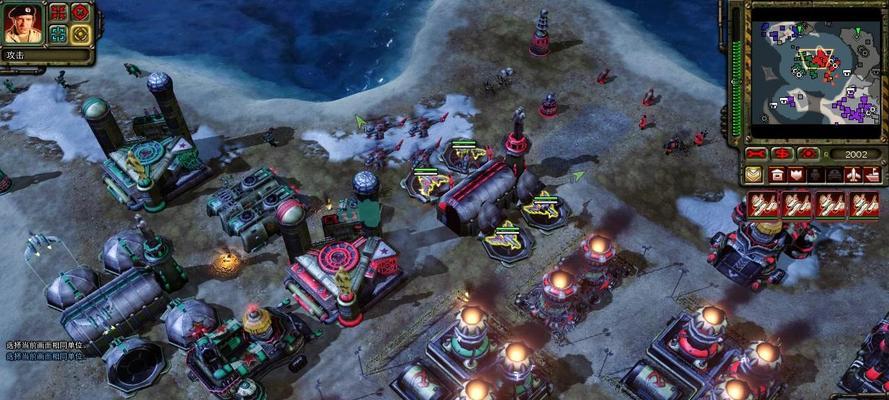The height and width of the screenshot is (400, 889).
Task: Choose the red diamond stance button
Action: [x=80, y=12]
